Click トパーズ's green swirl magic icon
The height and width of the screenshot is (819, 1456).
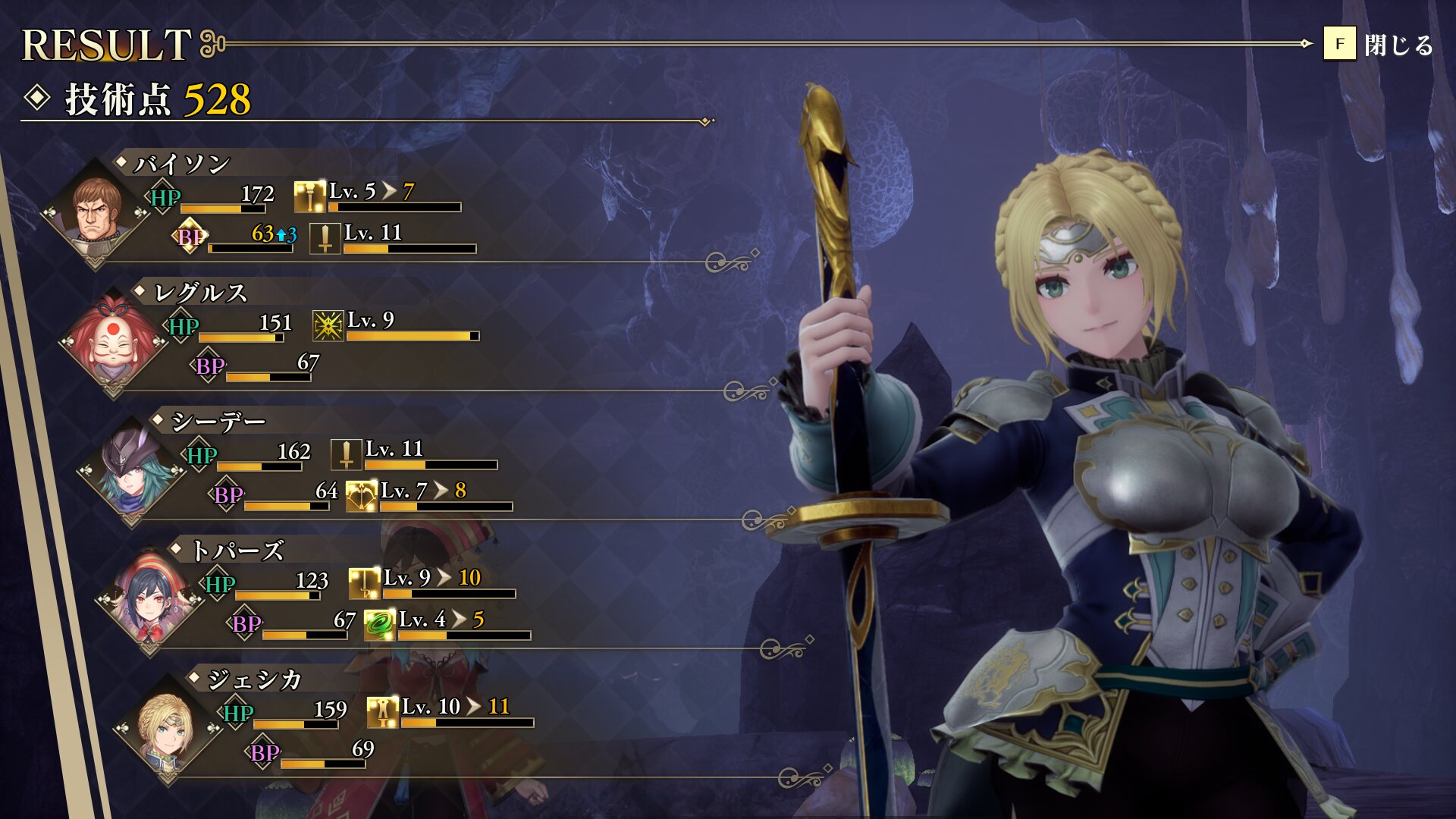[380, 625]
